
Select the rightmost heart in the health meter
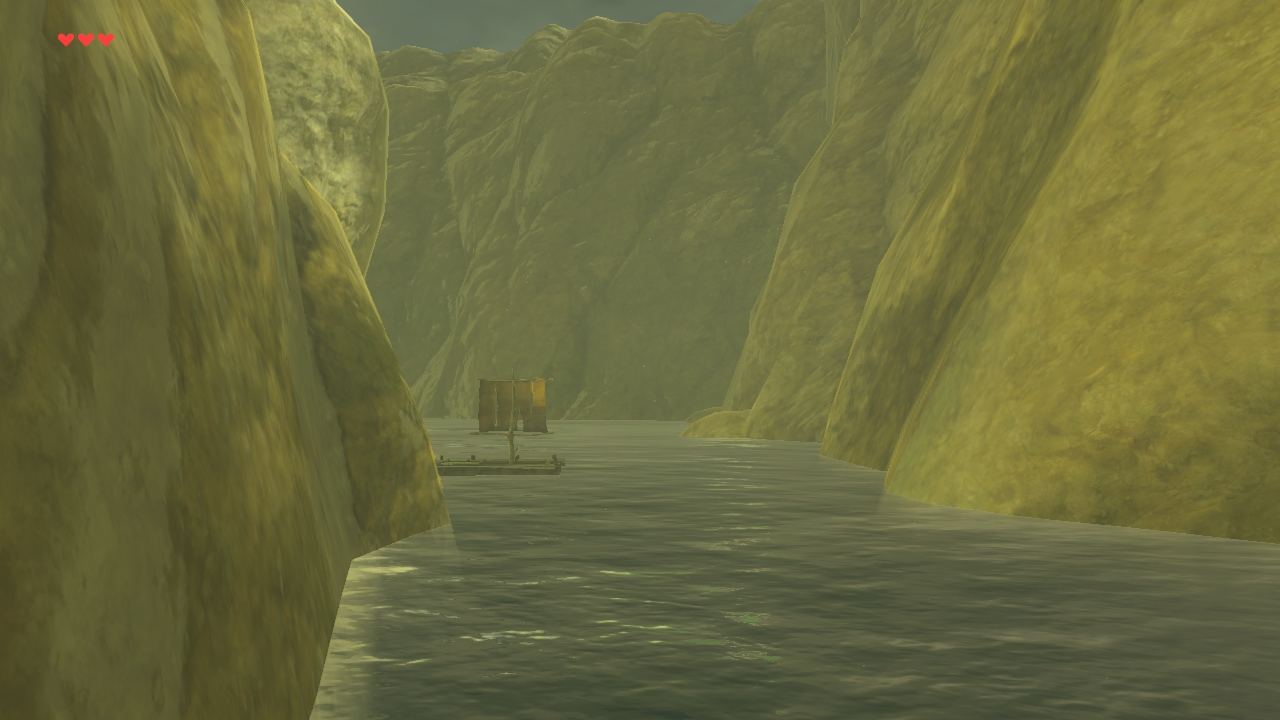[x=105, y=39]
